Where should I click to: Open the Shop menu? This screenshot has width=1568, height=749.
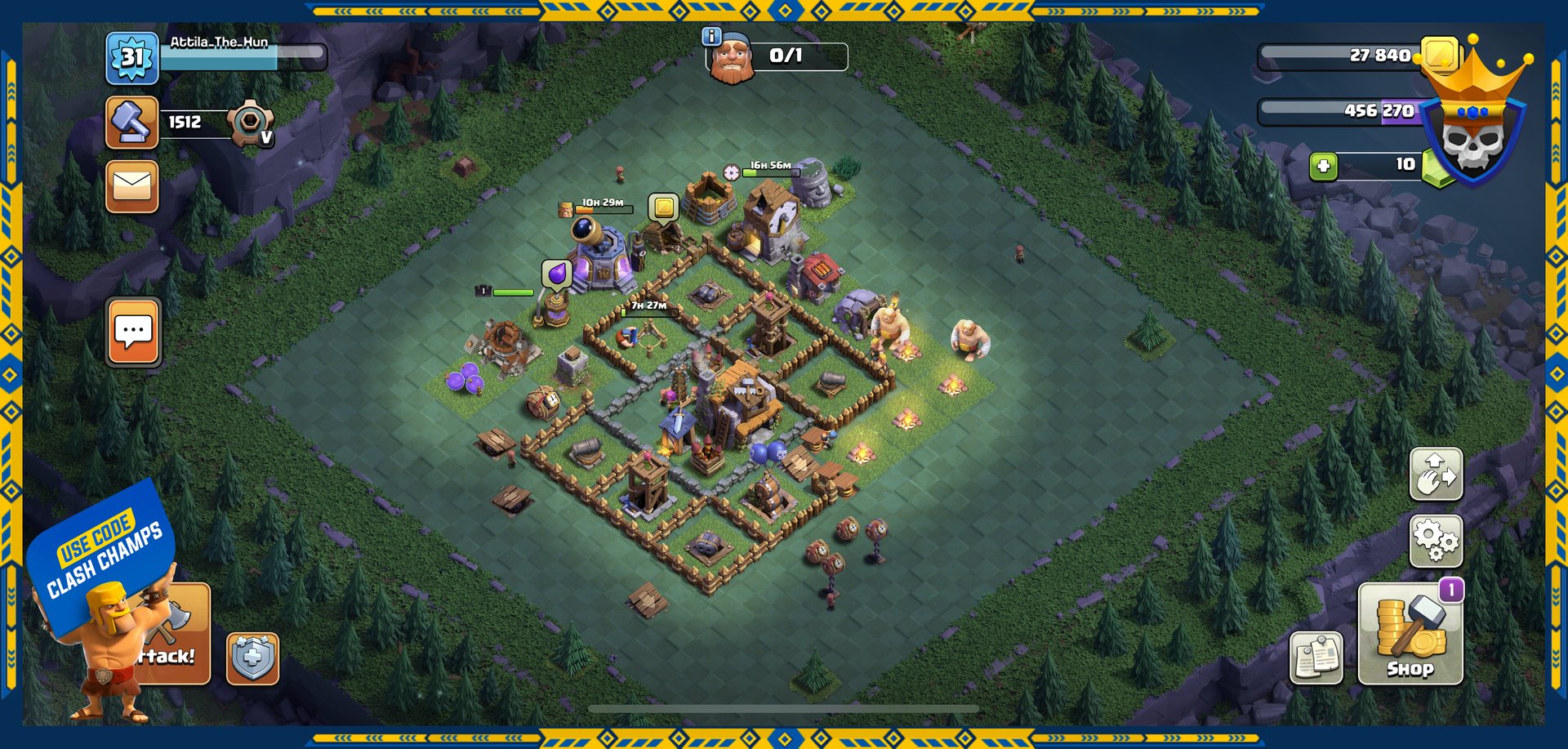pyautogui.click(x=1410, y=633)
